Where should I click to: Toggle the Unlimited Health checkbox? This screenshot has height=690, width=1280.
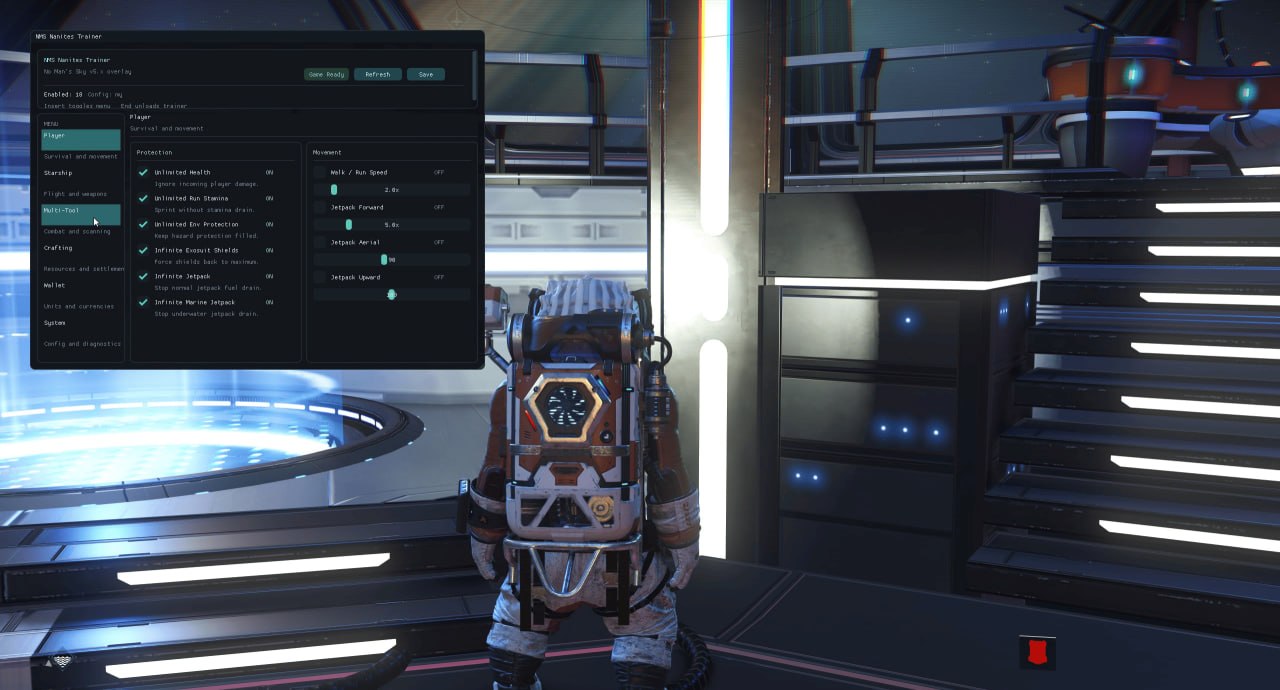click(x=144, y=172)
